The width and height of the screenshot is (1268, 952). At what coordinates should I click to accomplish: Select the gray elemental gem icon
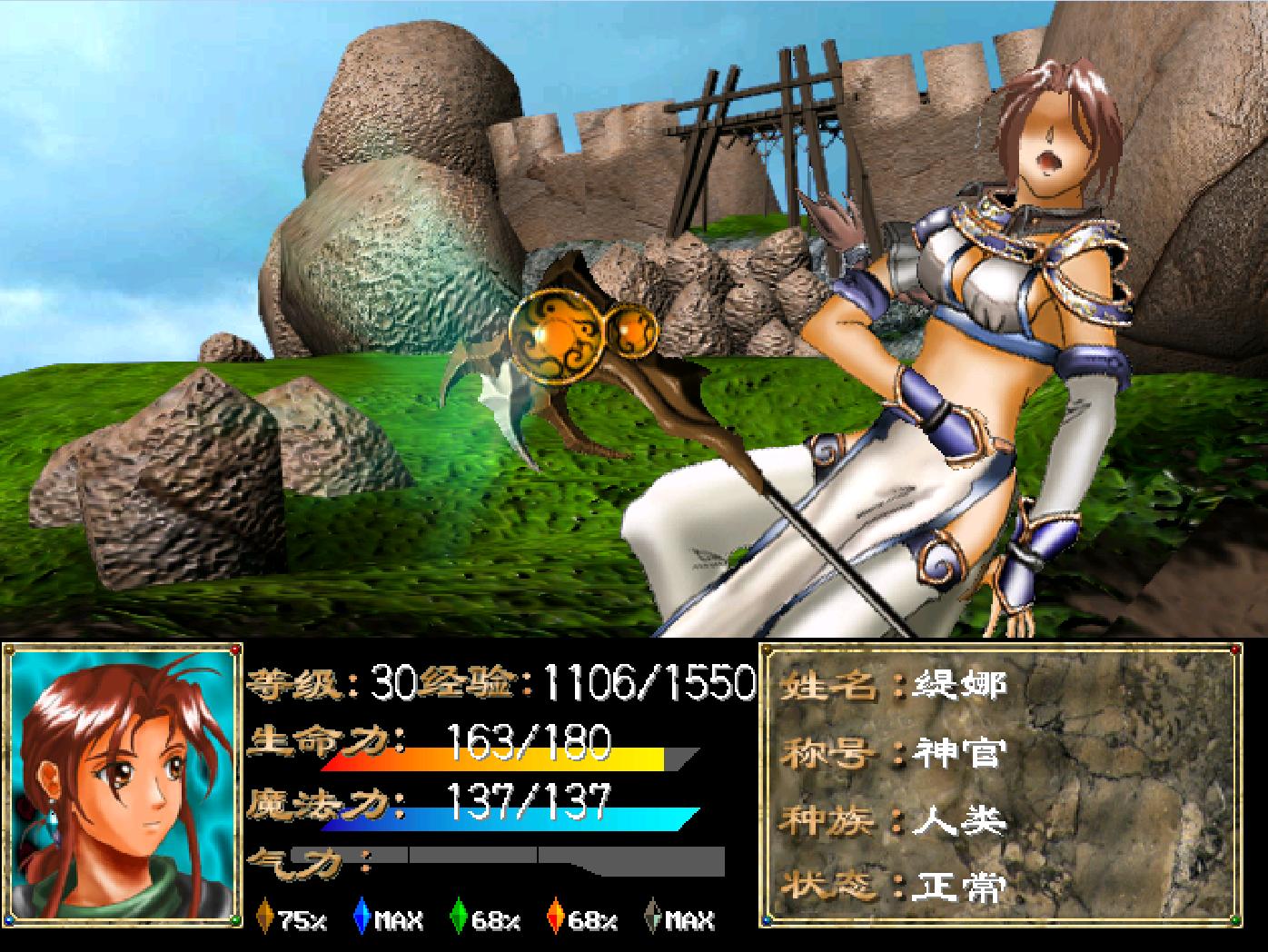coord(652,917)
